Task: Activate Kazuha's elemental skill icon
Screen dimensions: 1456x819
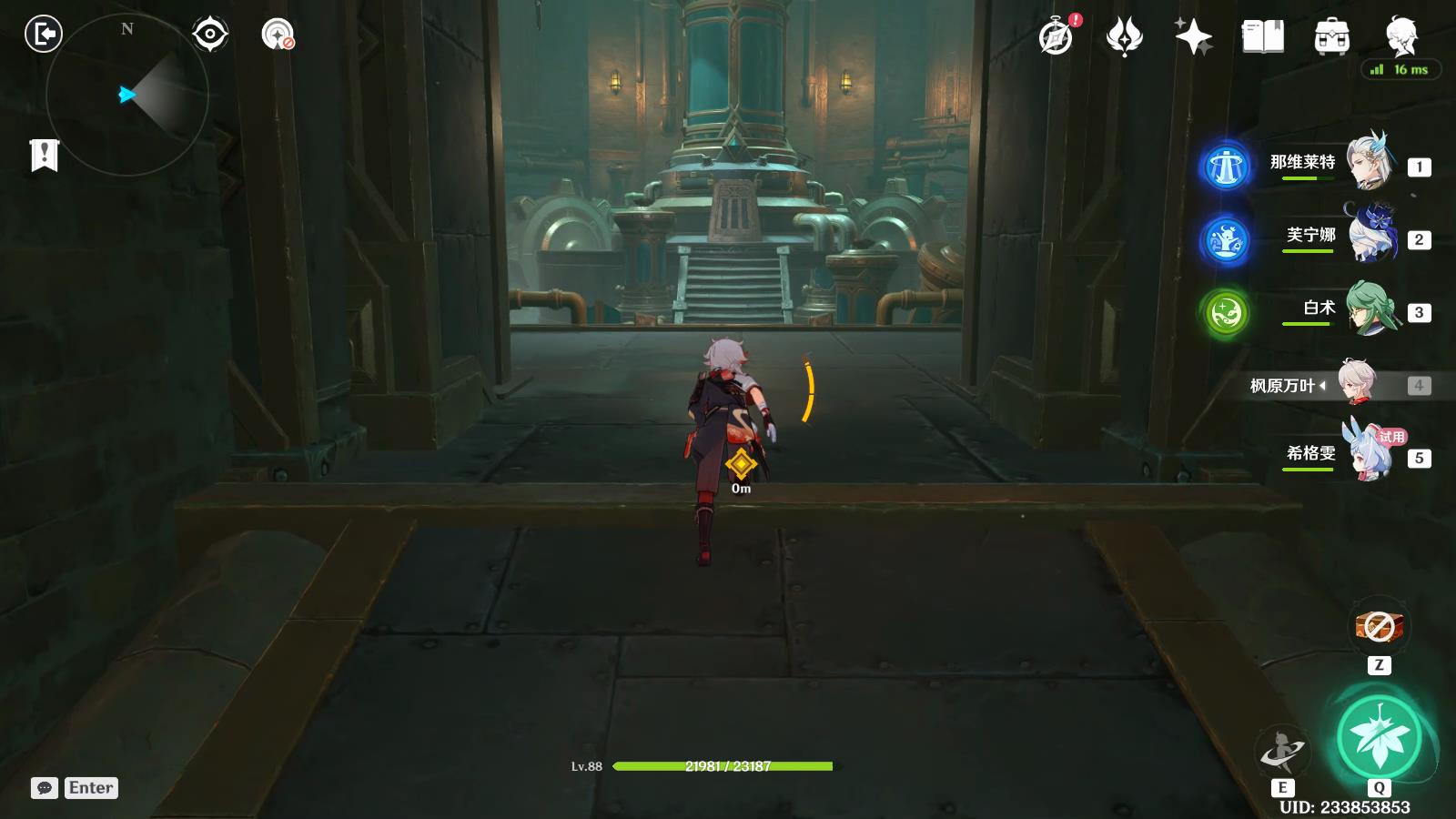Action: click(x=1282, y=752)
